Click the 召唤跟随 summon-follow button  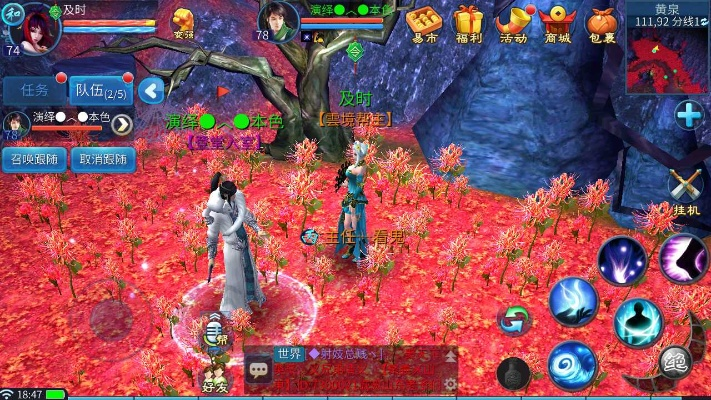34,158
